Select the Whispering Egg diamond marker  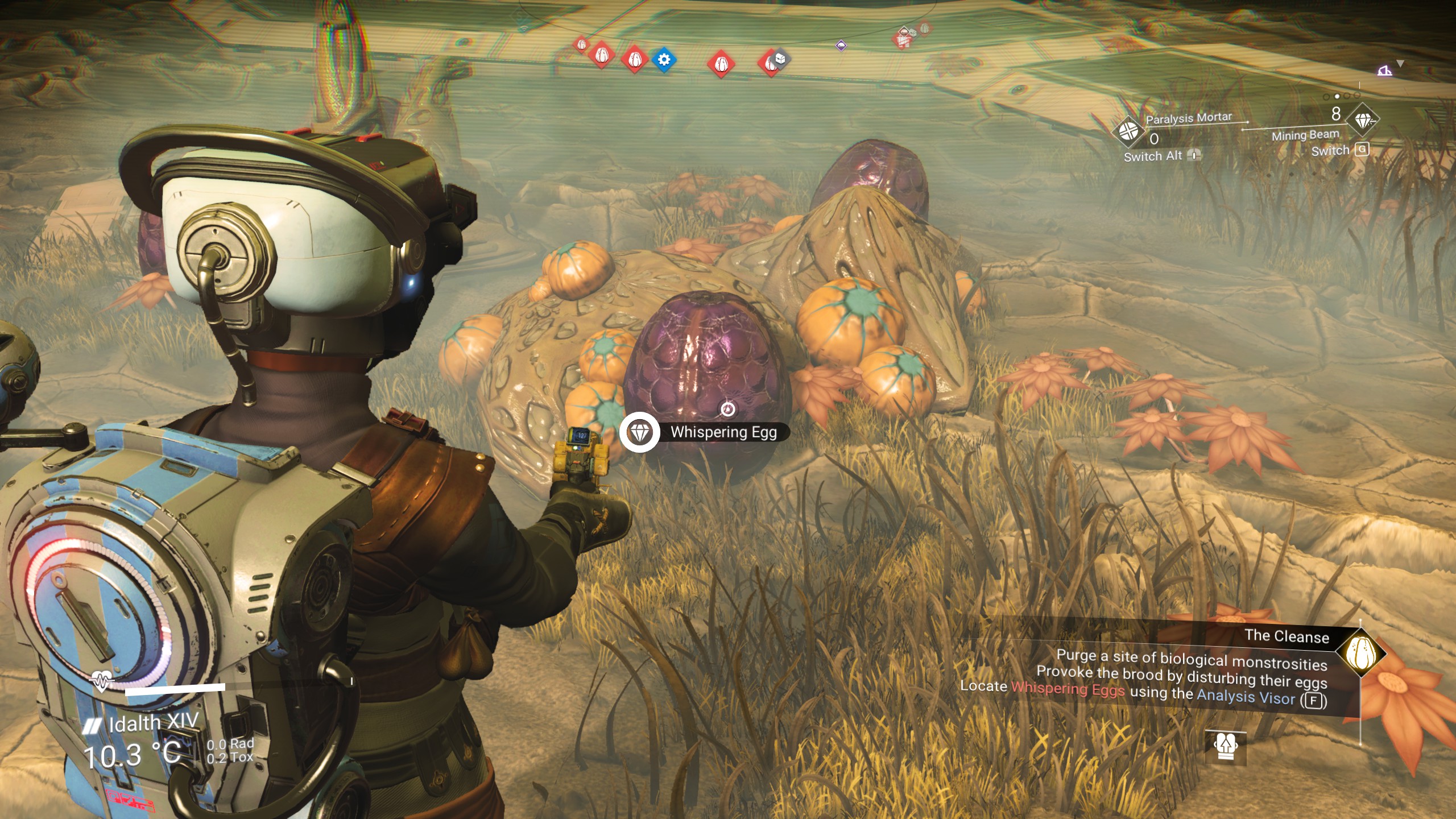(640, 432)
